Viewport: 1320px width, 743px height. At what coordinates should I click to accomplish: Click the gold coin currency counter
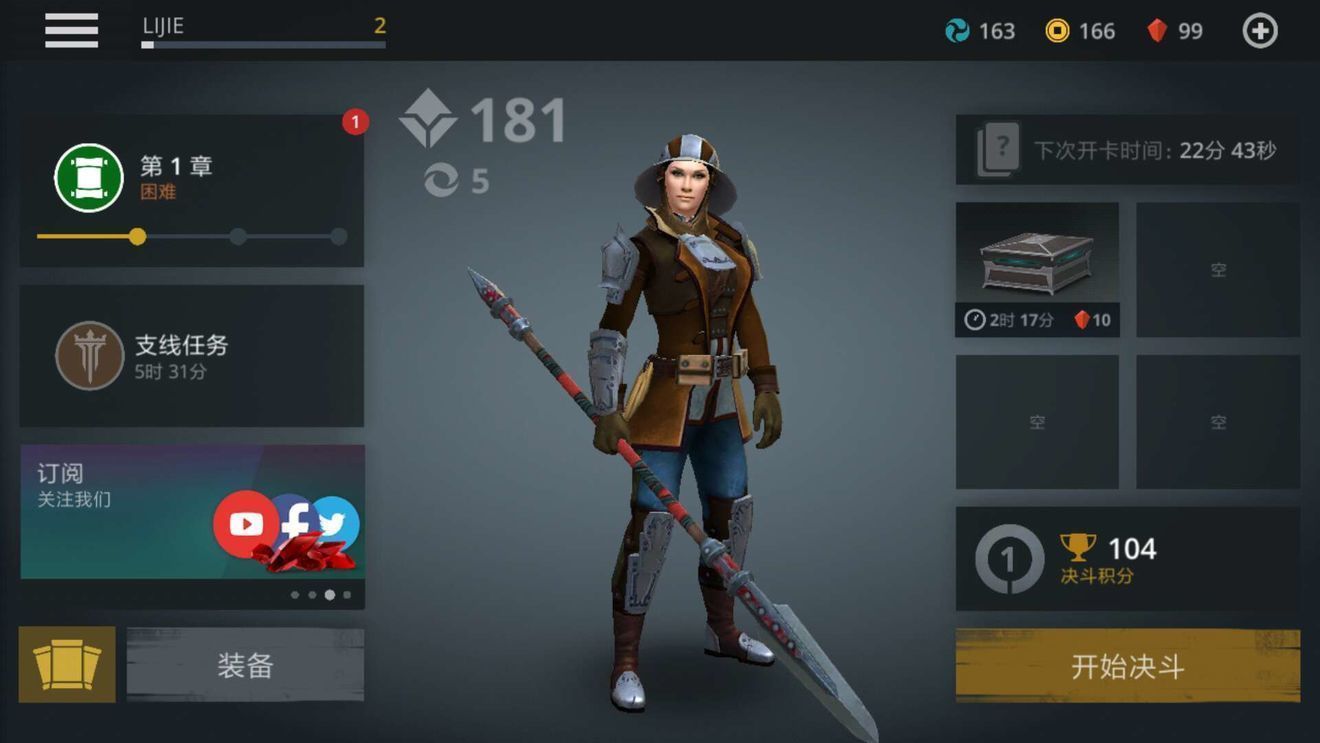(1080, 31)
